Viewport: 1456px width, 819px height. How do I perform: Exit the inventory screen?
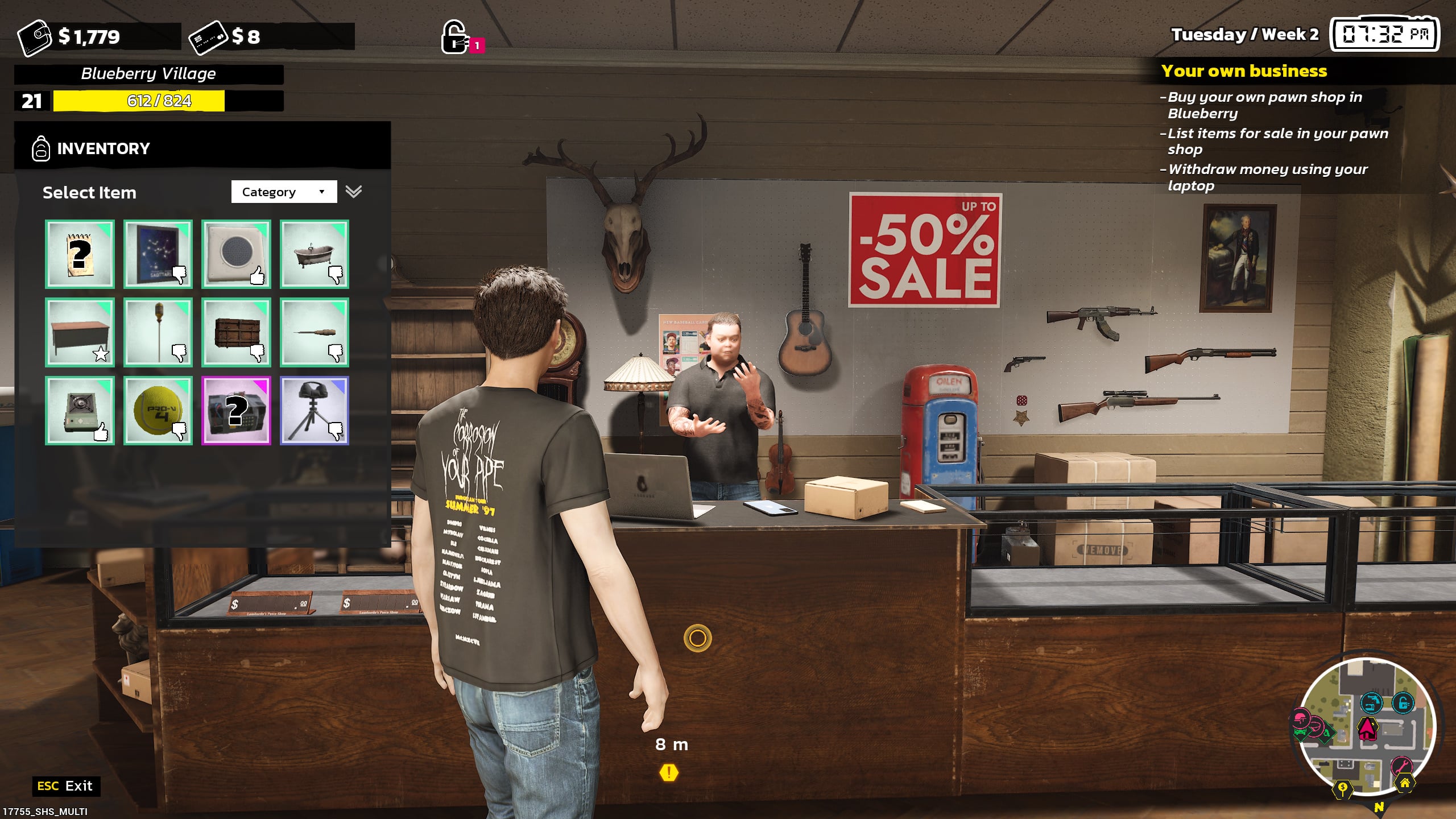click(x=65, y=786)
